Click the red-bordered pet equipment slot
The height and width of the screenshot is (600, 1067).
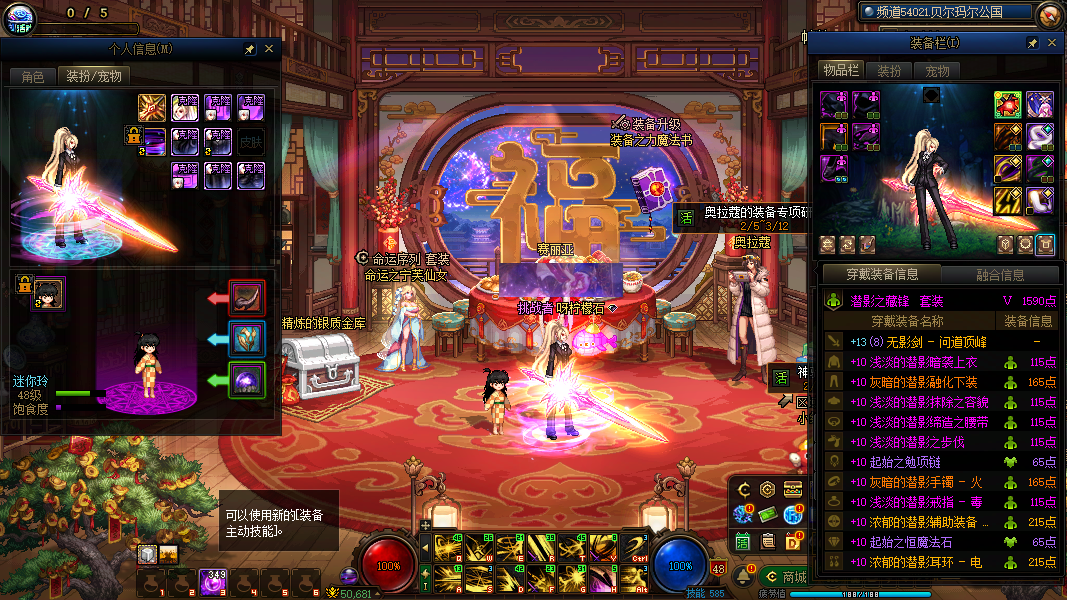(247, 298)
